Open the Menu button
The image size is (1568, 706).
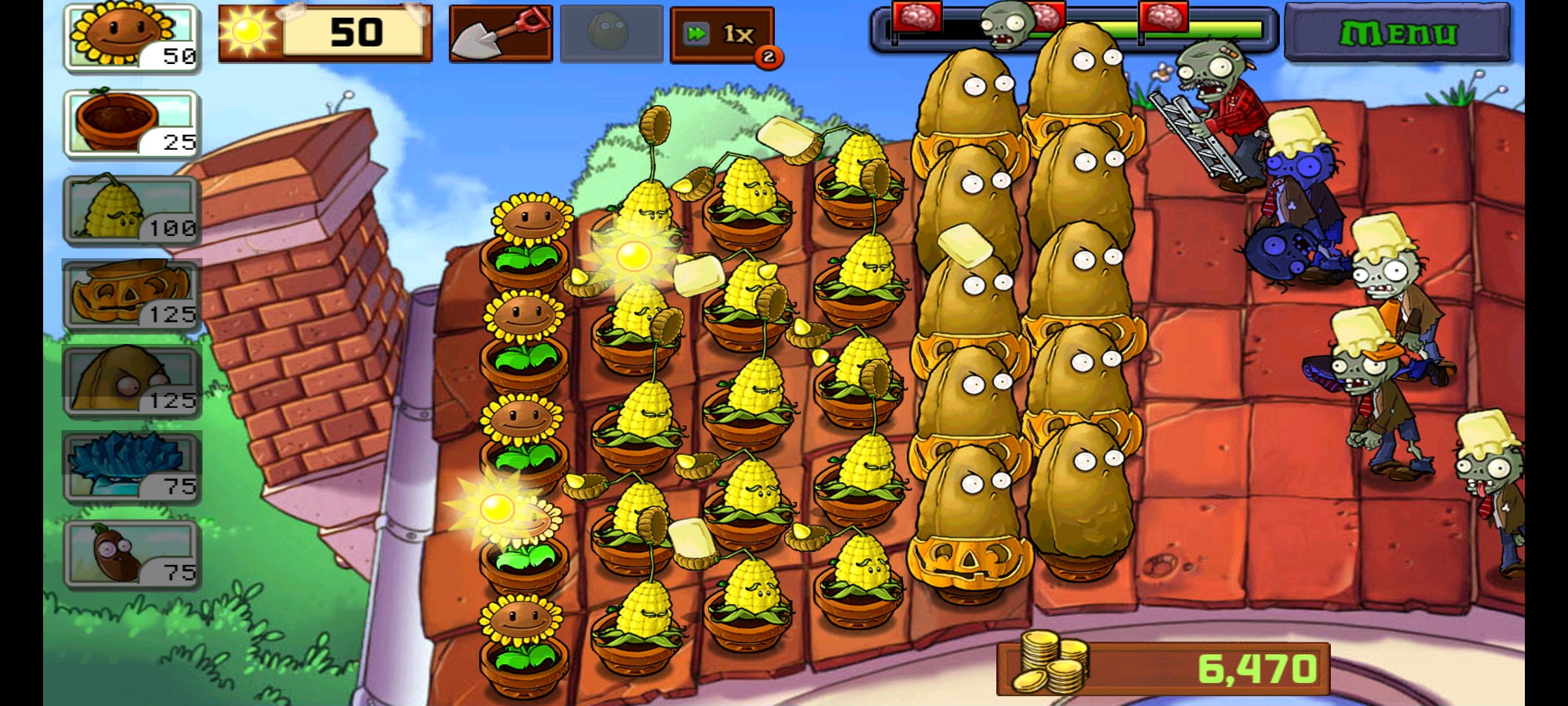pos(1397,33)
